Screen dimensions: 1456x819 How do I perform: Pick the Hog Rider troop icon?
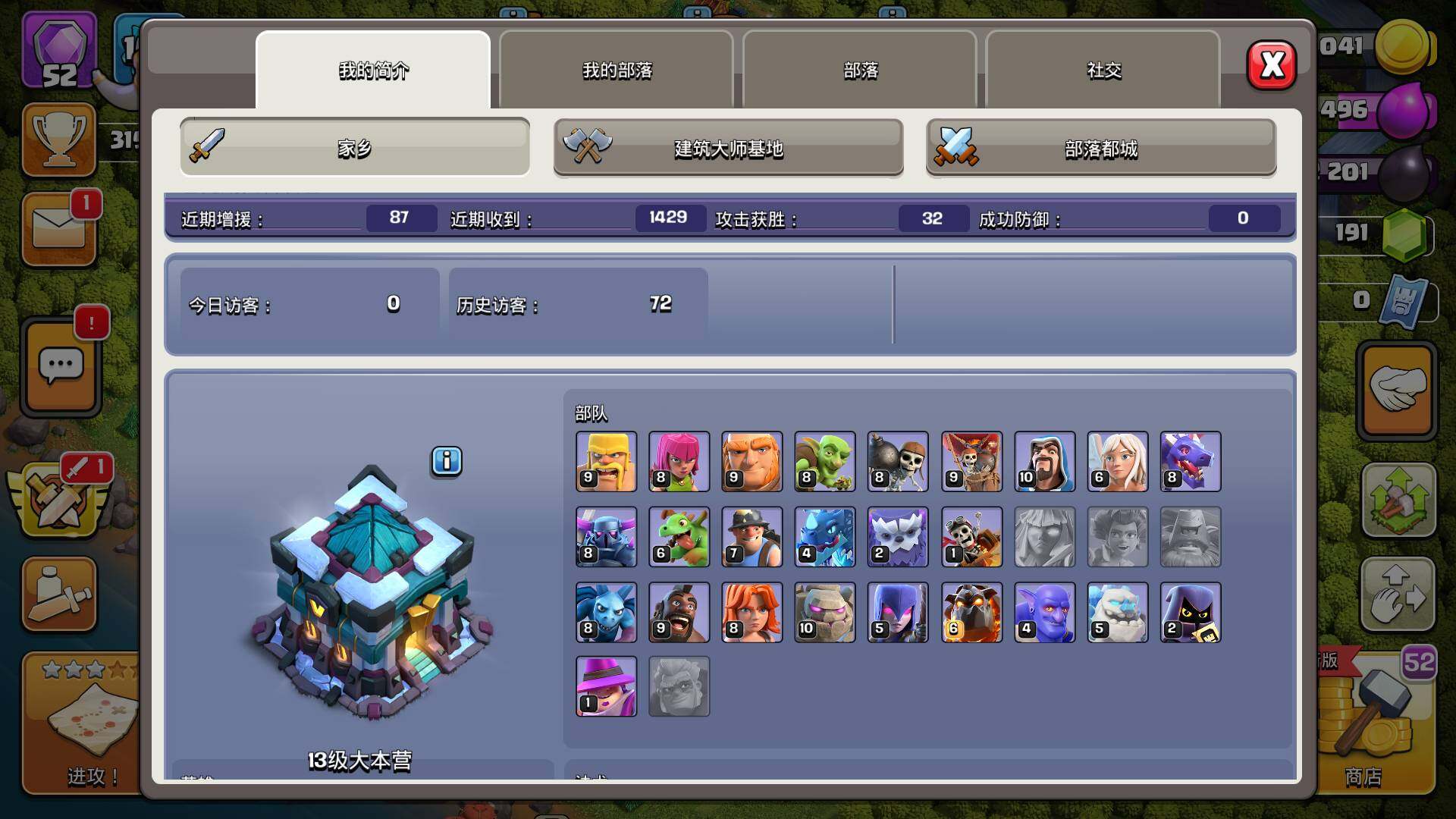tap(679, 612)
